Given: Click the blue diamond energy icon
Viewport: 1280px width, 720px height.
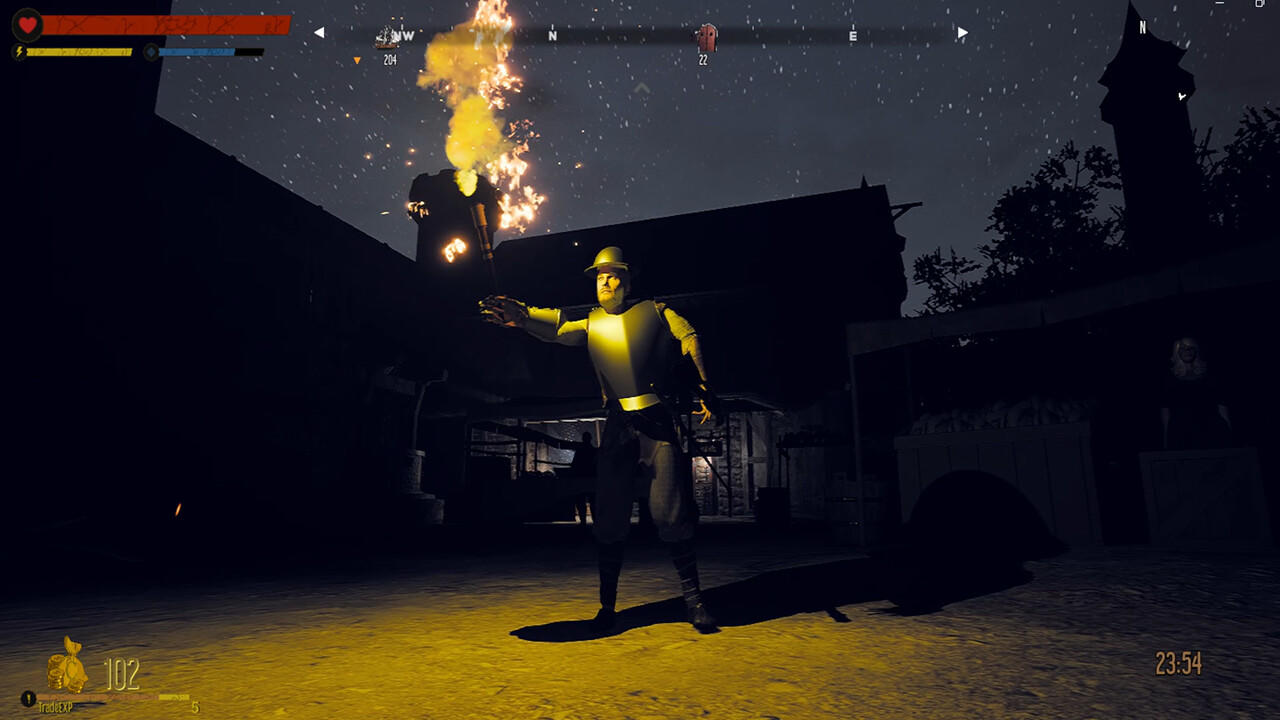Looking at the screenshot, I should point(151,51).
